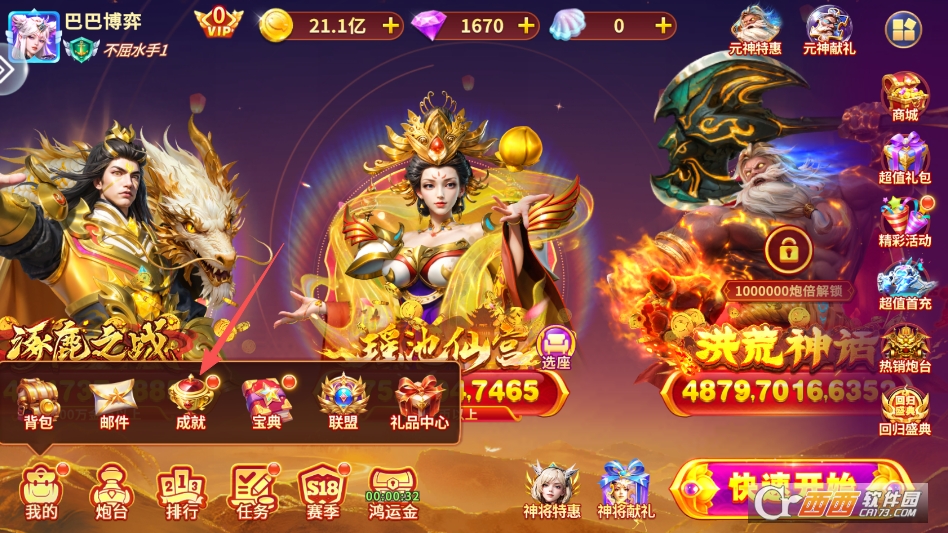
Task: Open the 商城 shop
Action: 904,97
